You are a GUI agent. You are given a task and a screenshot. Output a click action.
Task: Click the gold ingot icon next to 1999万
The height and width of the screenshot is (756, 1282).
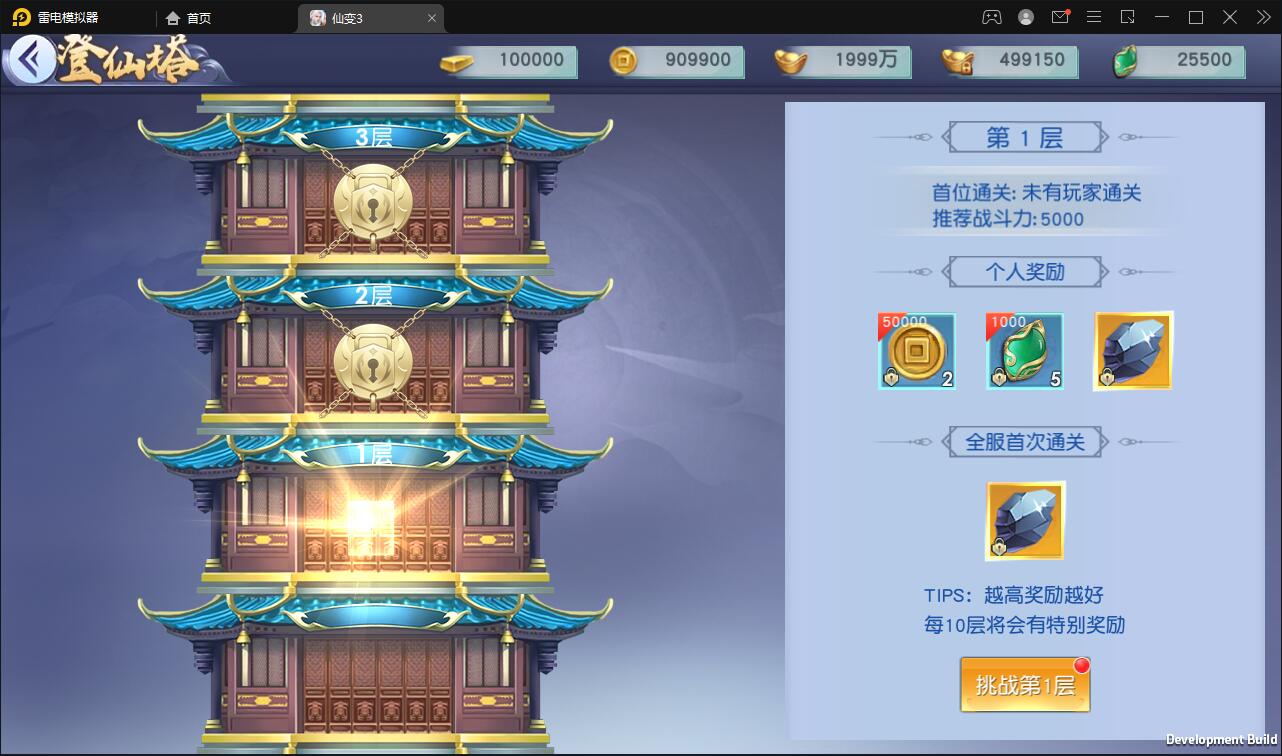789,60
